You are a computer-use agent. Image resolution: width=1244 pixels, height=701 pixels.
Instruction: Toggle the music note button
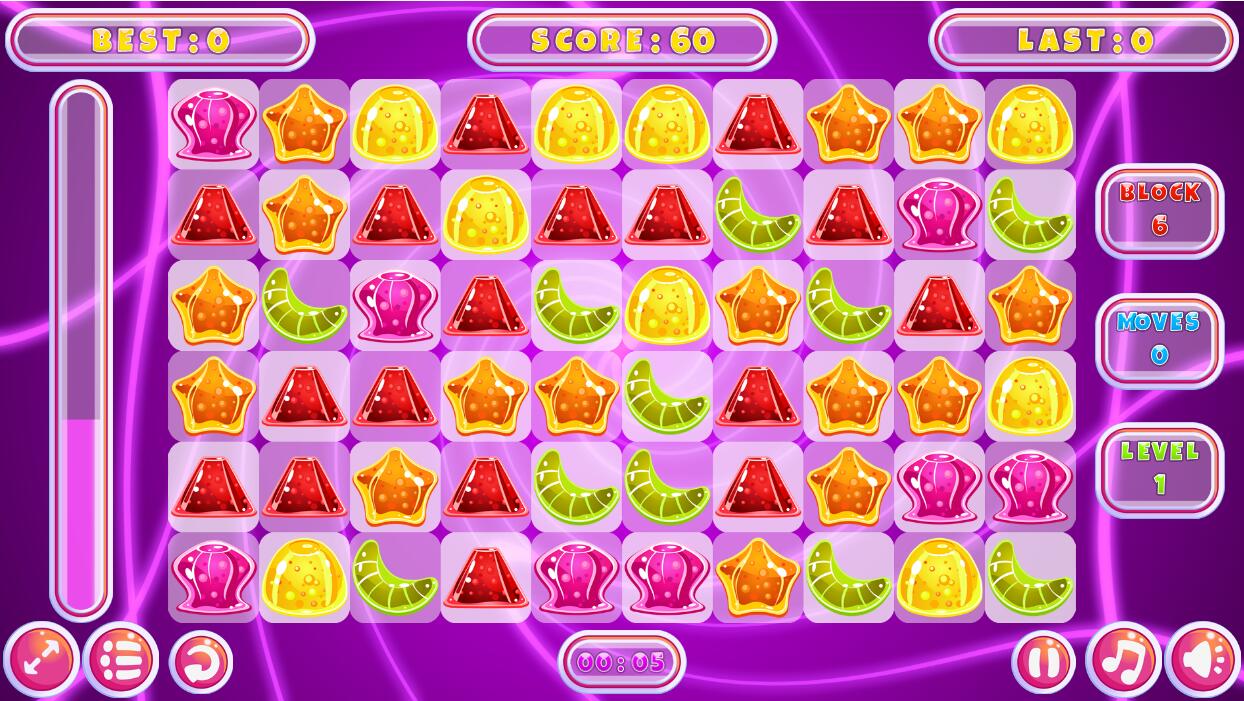click(1123, 661)
